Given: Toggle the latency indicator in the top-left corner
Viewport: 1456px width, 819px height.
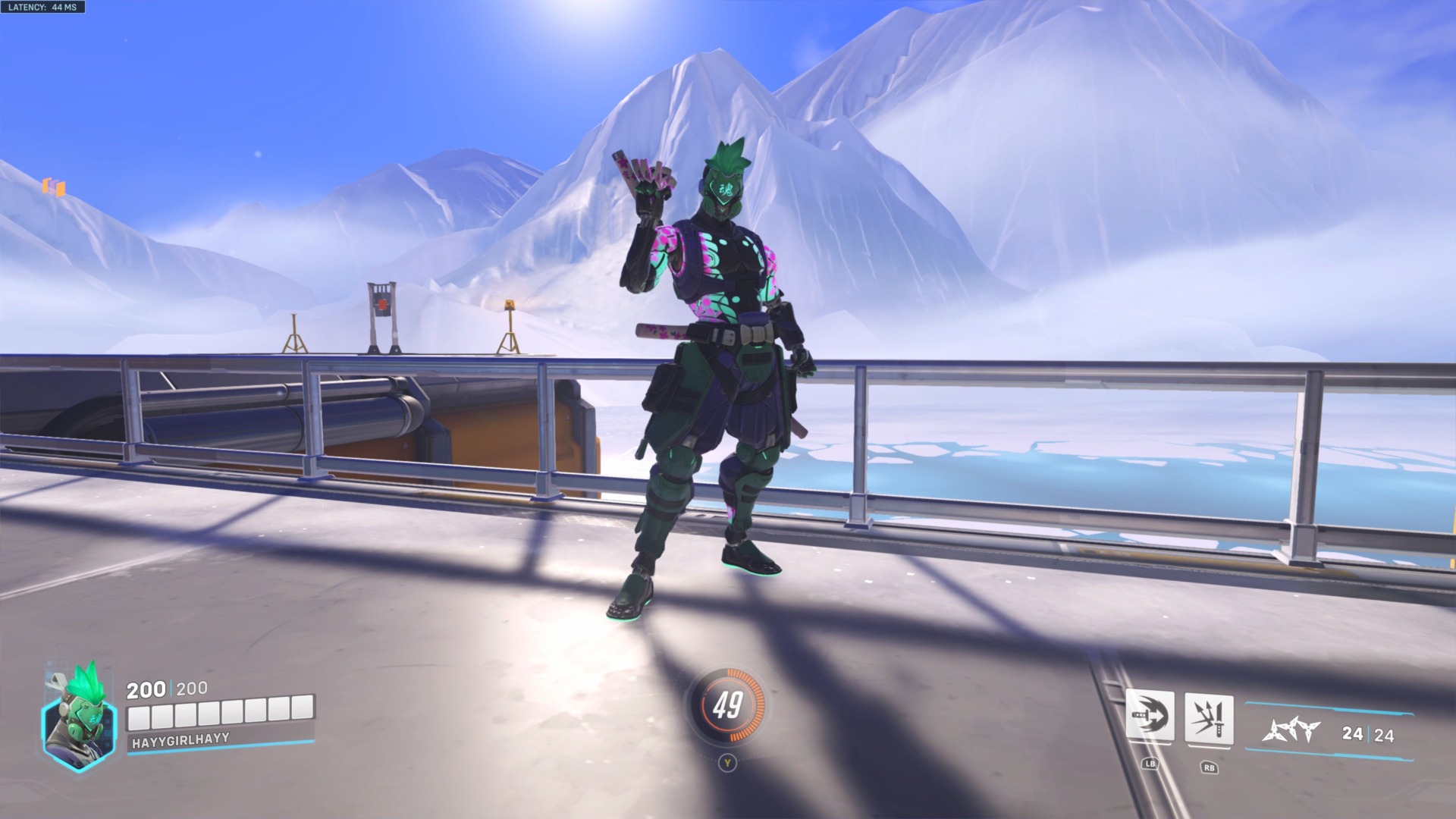Looking at the screenshot, I should tap(42, 8).
